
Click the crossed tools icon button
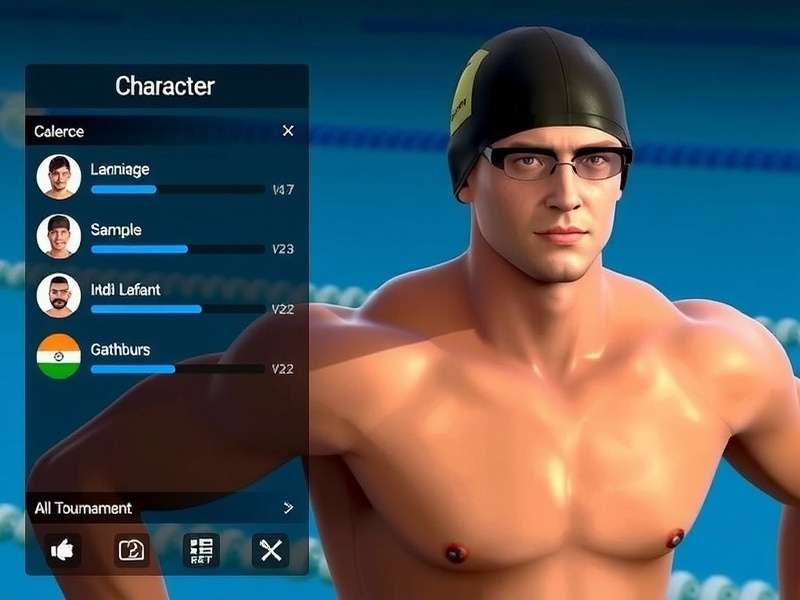click(270, 550)
